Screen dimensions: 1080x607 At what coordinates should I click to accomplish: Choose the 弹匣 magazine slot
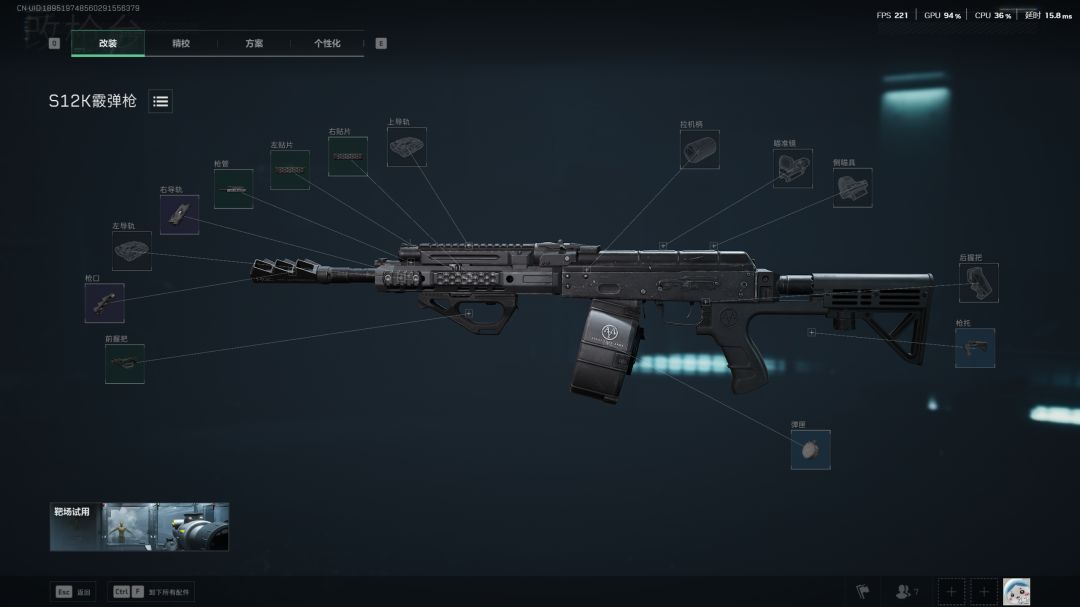(810, 450)
